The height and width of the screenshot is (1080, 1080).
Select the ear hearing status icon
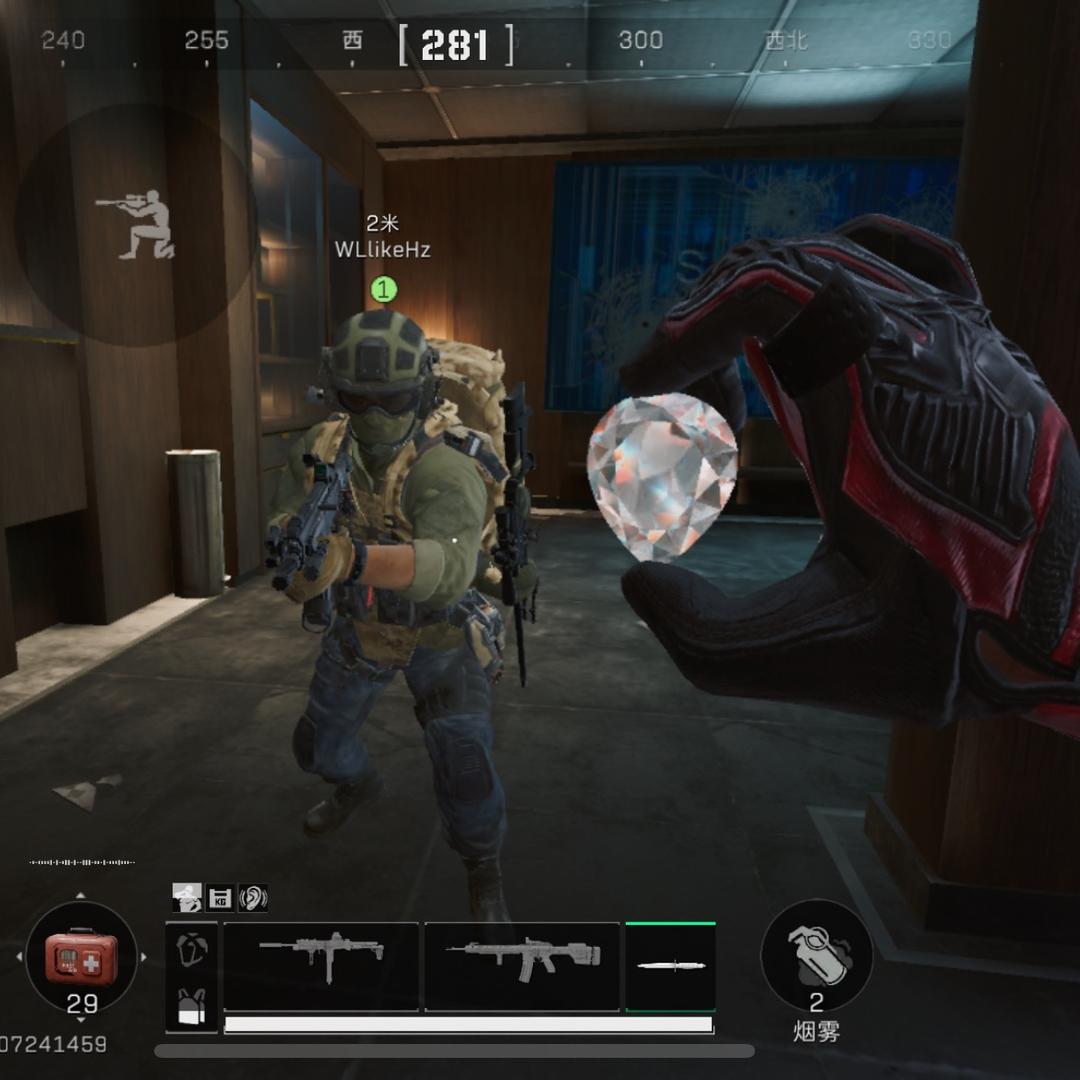click(253, 898)
